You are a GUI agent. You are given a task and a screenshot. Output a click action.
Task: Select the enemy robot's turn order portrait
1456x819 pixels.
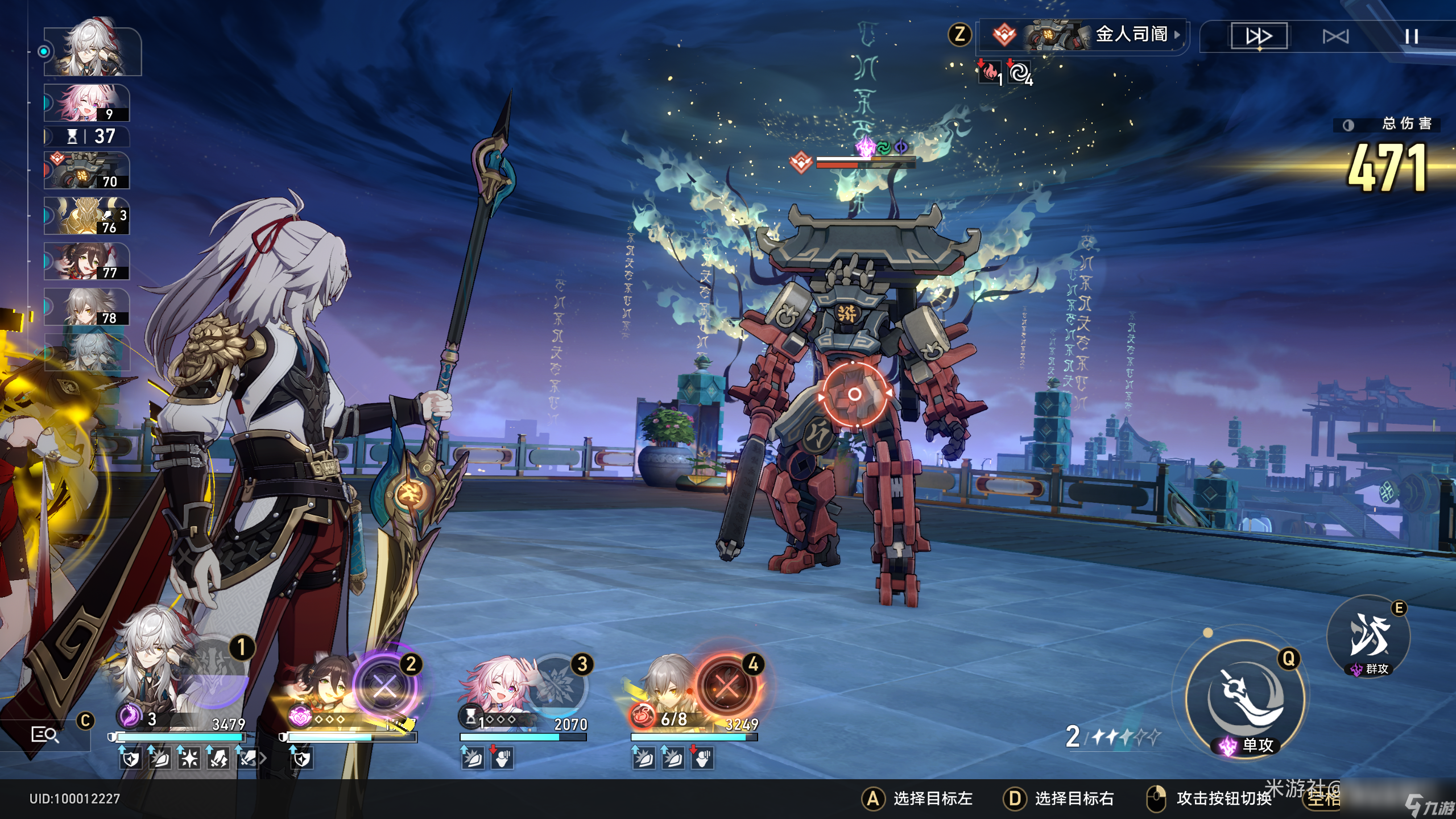tap(87, 171)
